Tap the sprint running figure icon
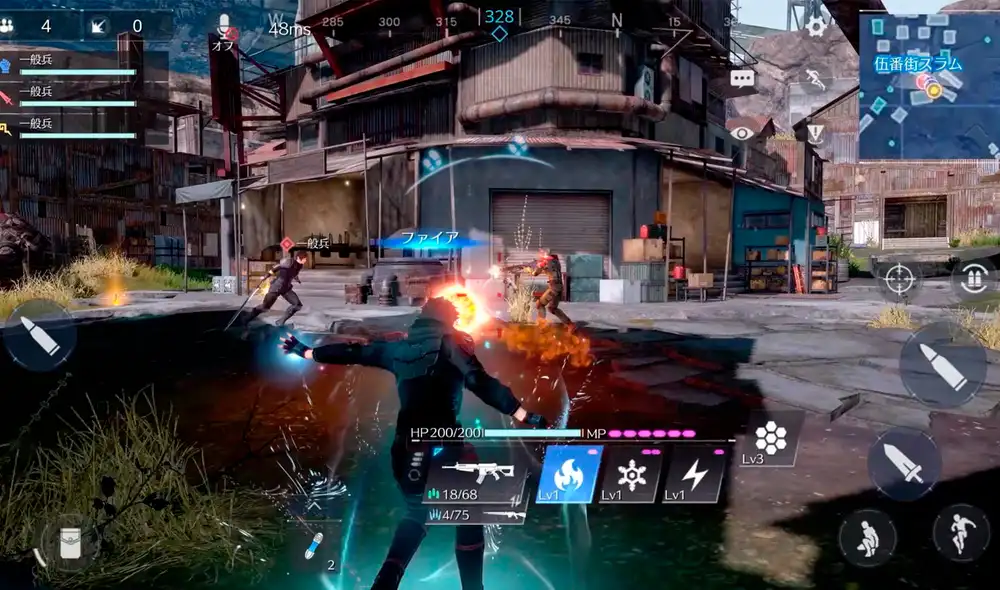Image resolution: width=1000 pixels, height=590 pixels. [814, 79]
